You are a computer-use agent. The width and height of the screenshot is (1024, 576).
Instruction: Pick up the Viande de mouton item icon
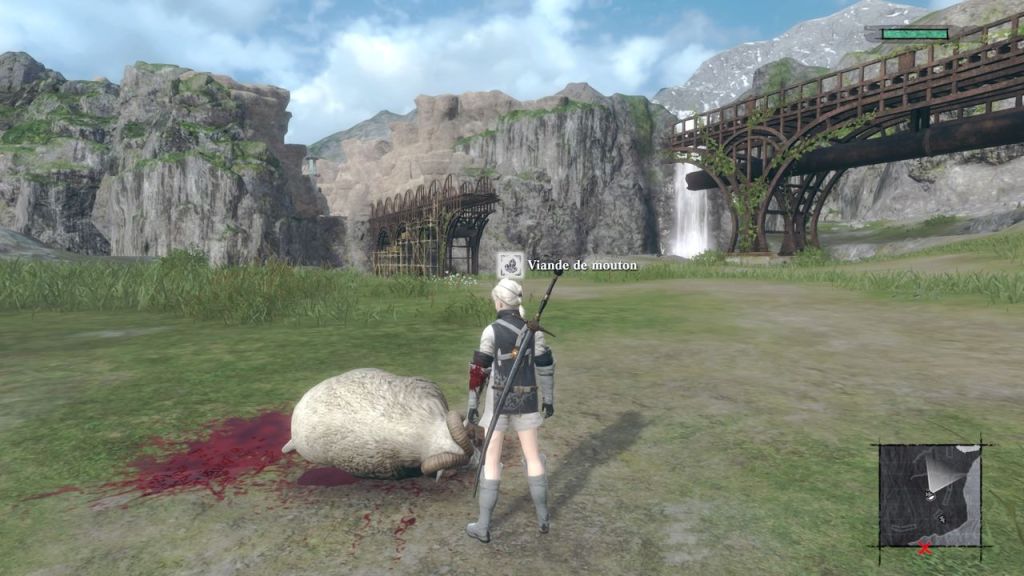tap(510, 265)
